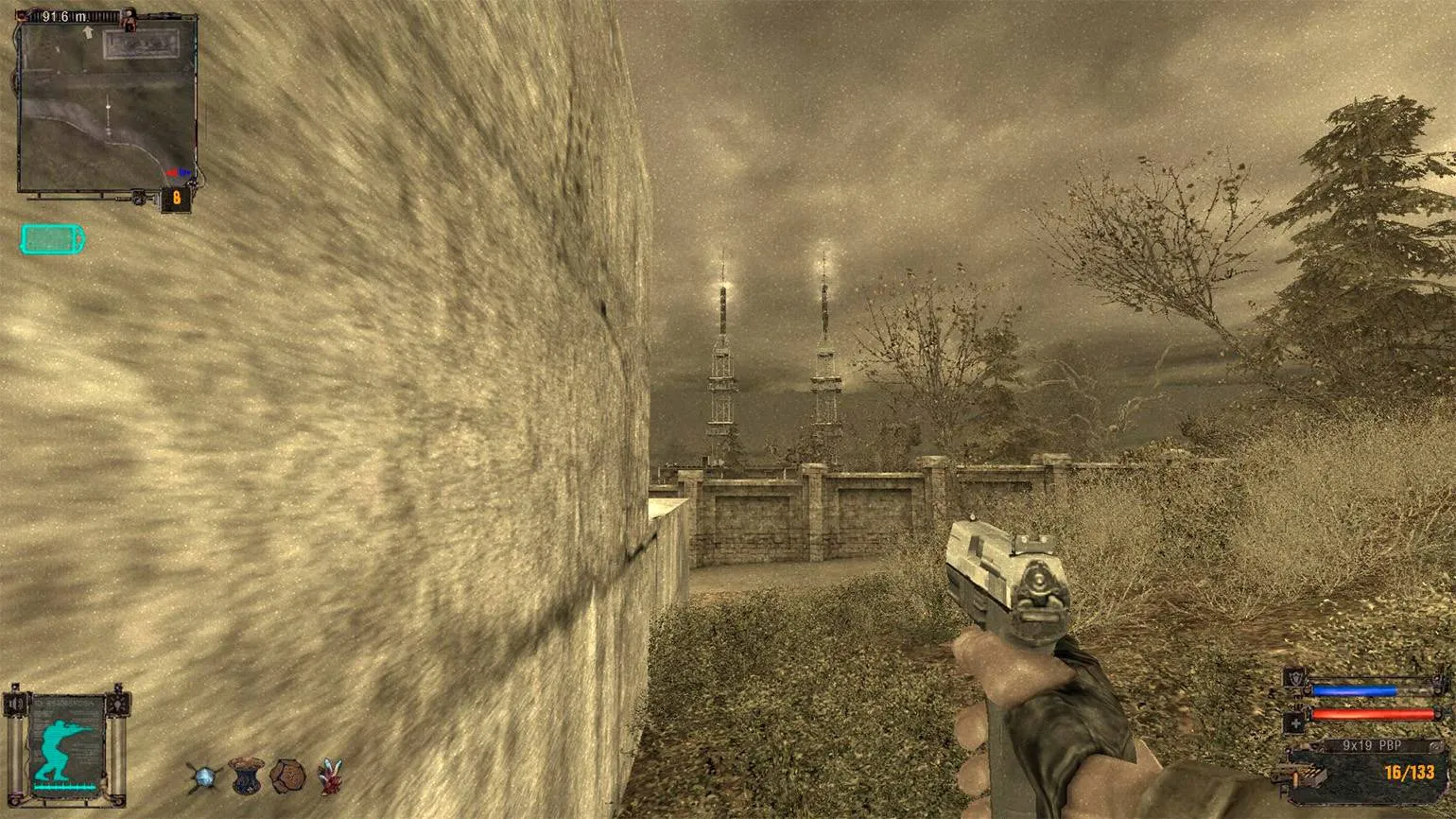Viewport: 1456px width, 819px height.
Task: Click the cyan battery charge icon
Action: (52, 239)
